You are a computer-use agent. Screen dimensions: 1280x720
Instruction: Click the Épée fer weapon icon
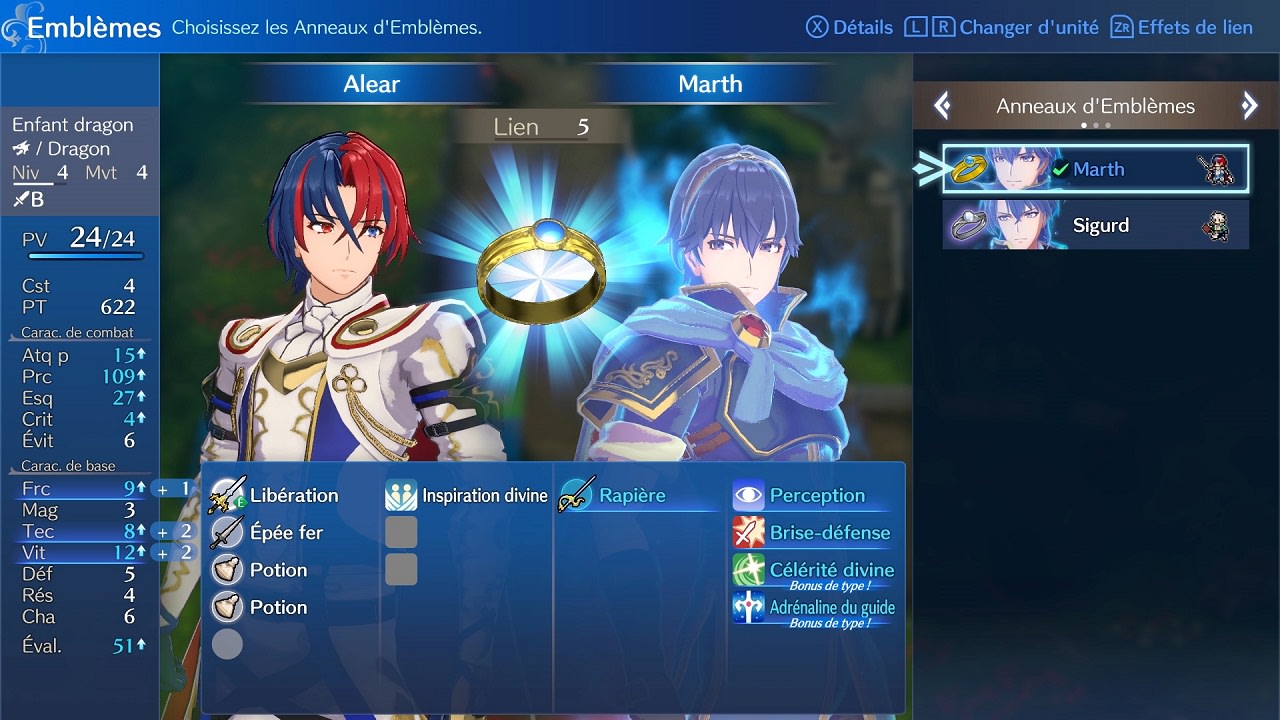coord(226,532)
